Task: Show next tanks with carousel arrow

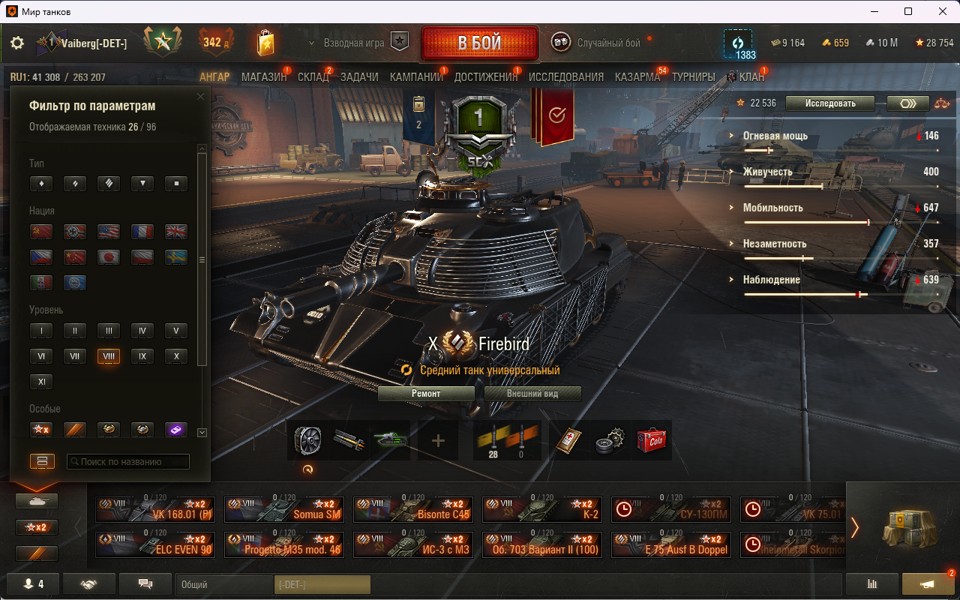Action: click(x=854, y=527)
